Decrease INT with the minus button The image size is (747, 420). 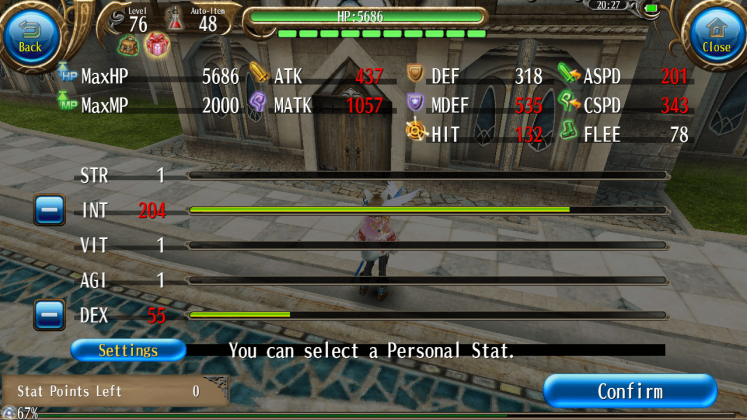click(x=49, y=210)
